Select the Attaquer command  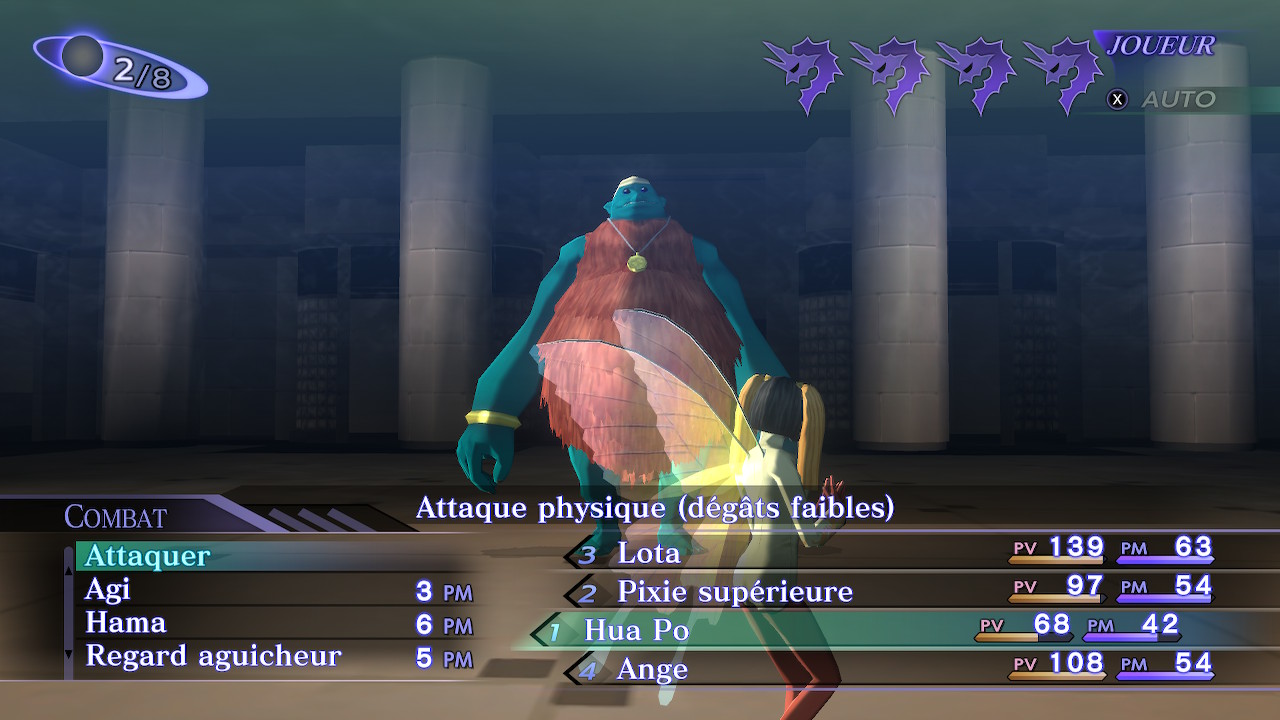(x=148, y=555)
